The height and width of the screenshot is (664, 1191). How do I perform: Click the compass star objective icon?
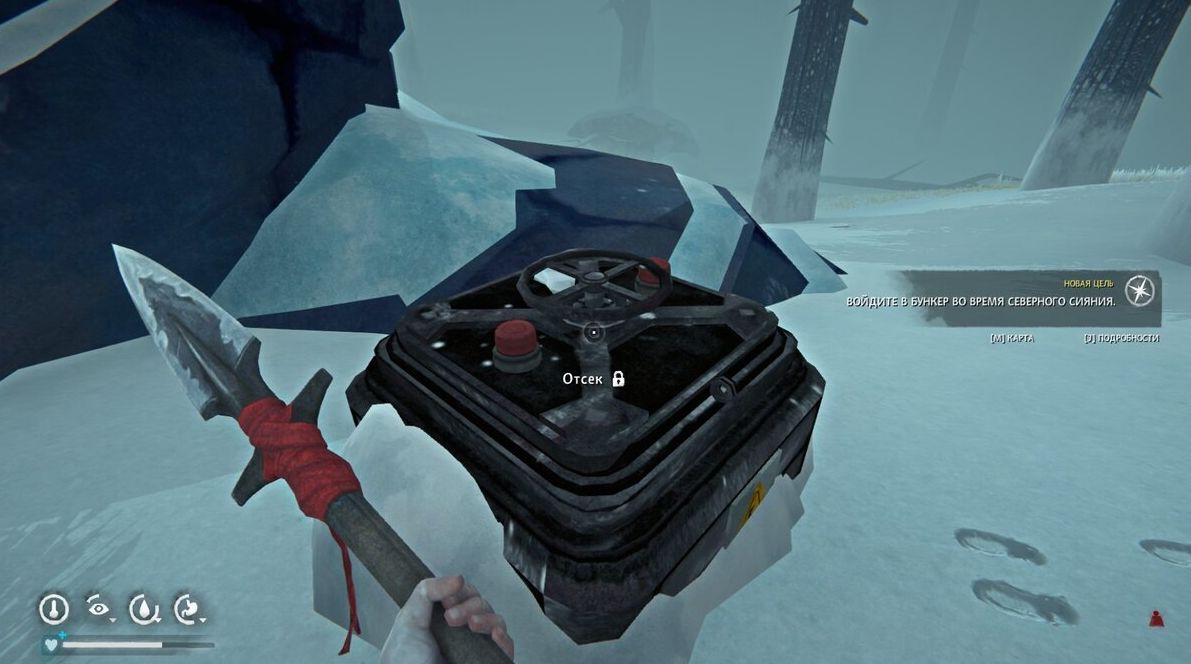click(x=1139, y=291)
